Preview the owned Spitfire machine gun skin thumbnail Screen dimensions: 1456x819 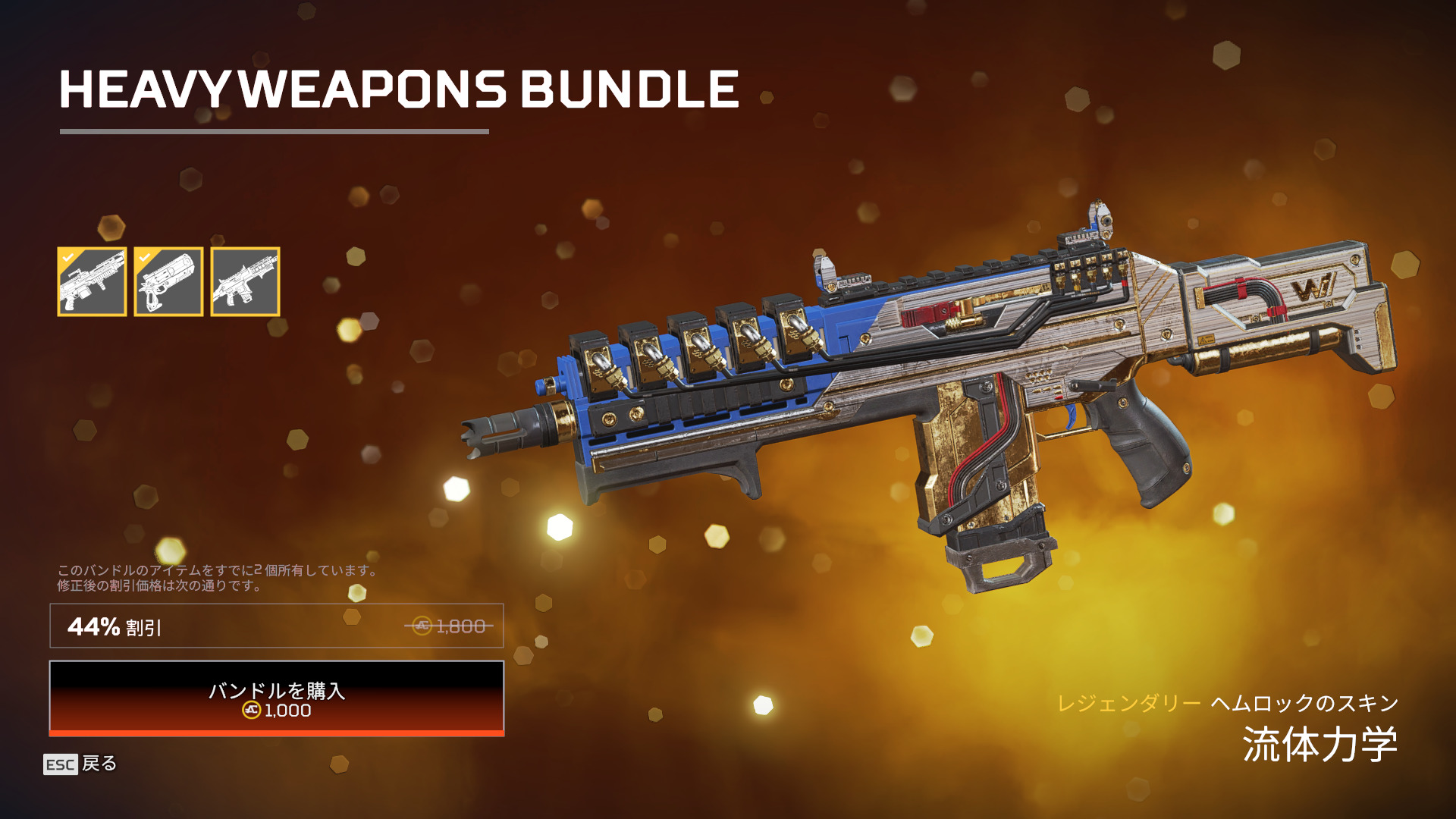click(92, 282)
